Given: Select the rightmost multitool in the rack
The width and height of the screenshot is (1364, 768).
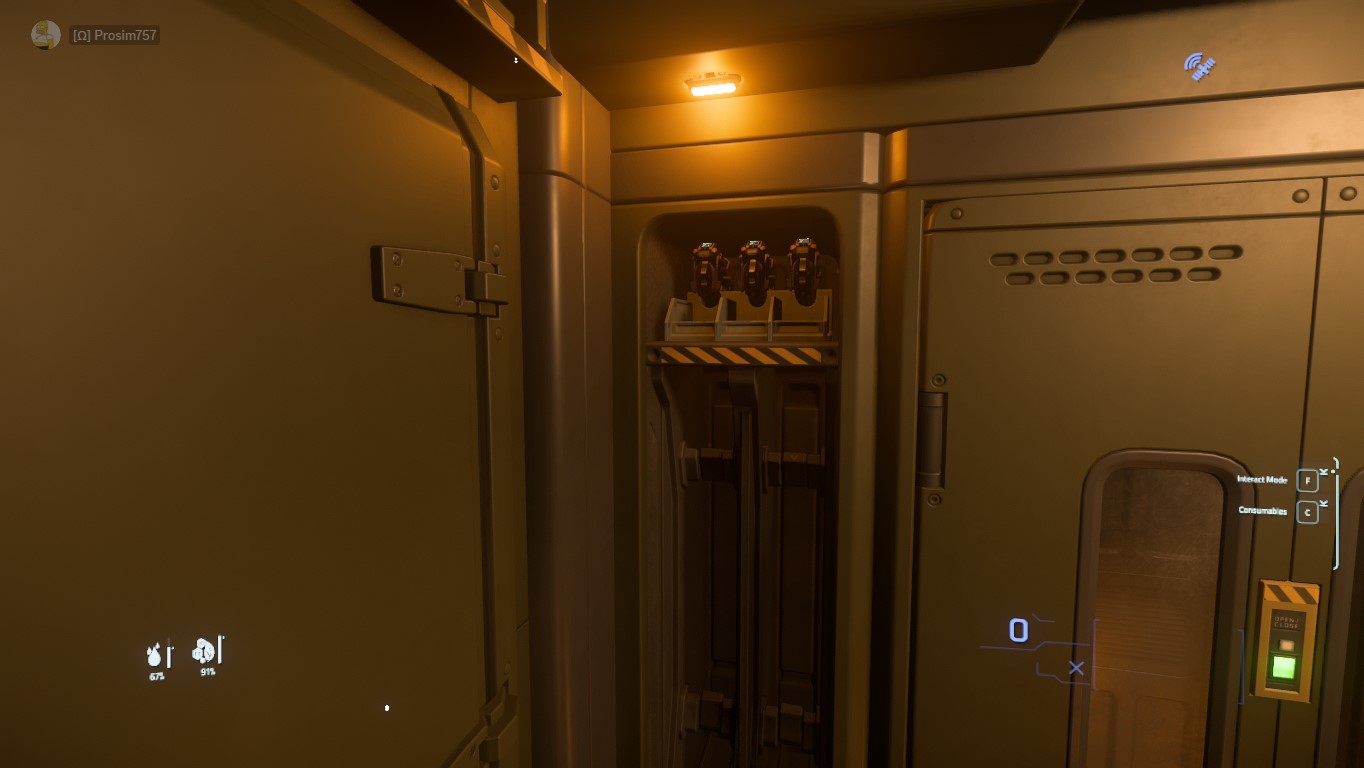Looking at the screenshot, I should point(804,262).
